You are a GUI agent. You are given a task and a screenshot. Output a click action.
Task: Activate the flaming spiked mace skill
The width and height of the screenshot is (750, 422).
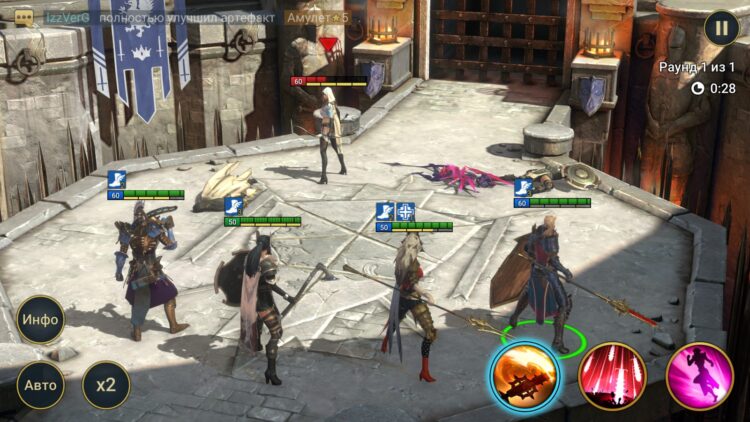[525, 377]
